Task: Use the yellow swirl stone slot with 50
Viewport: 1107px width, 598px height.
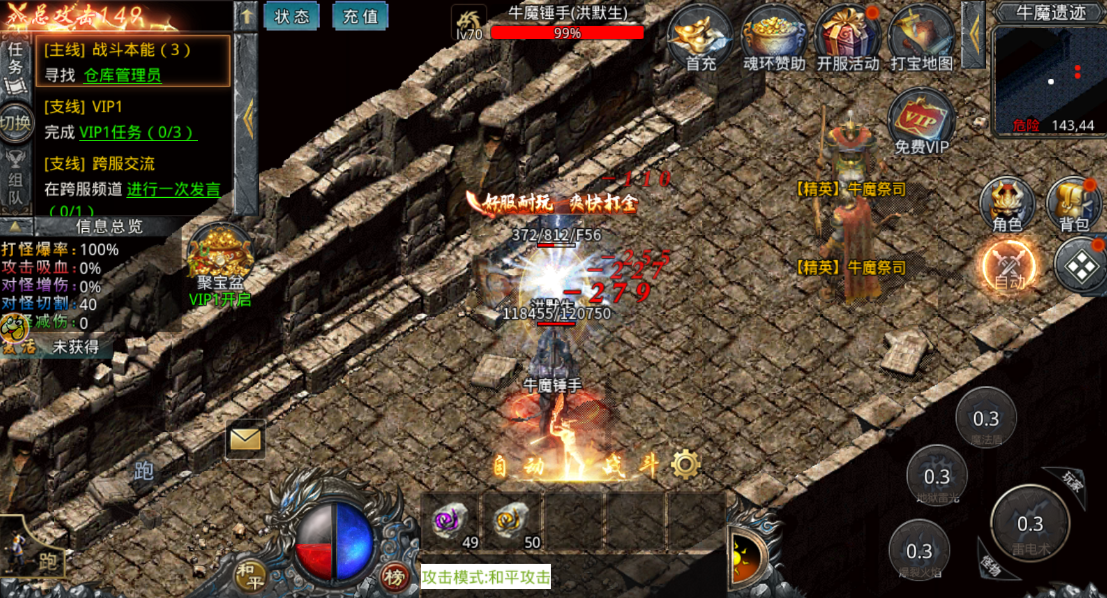Action: click(x=511, y=521)
